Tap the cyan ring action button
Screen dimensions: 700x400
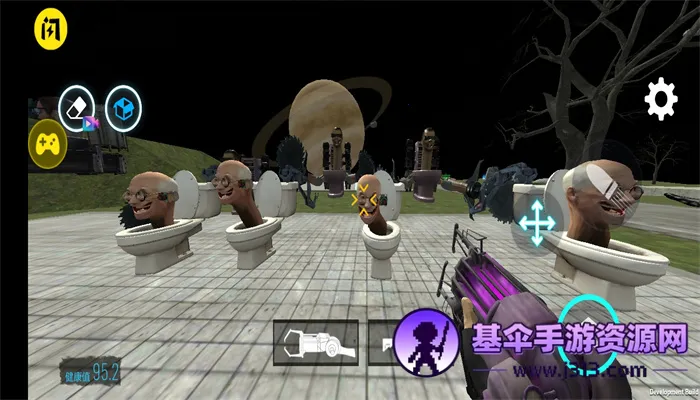click(585, 322)
